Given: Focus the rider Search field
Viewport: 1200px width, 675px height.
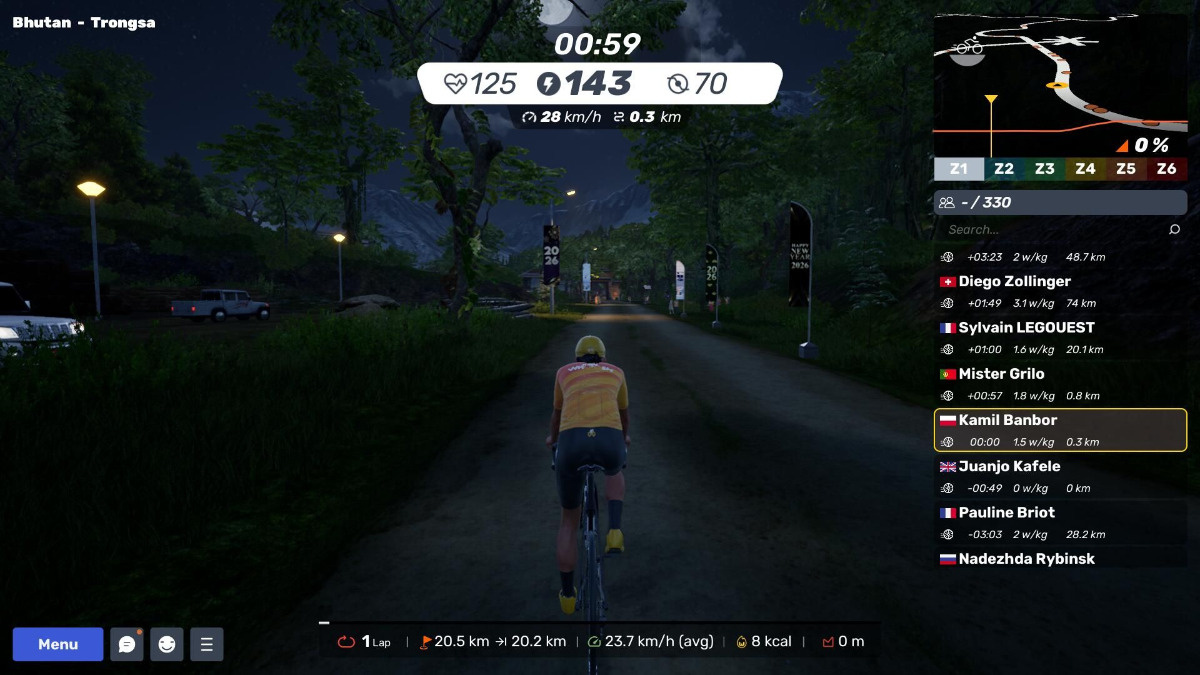Looking at the screenshot, I should (1050, 230).
